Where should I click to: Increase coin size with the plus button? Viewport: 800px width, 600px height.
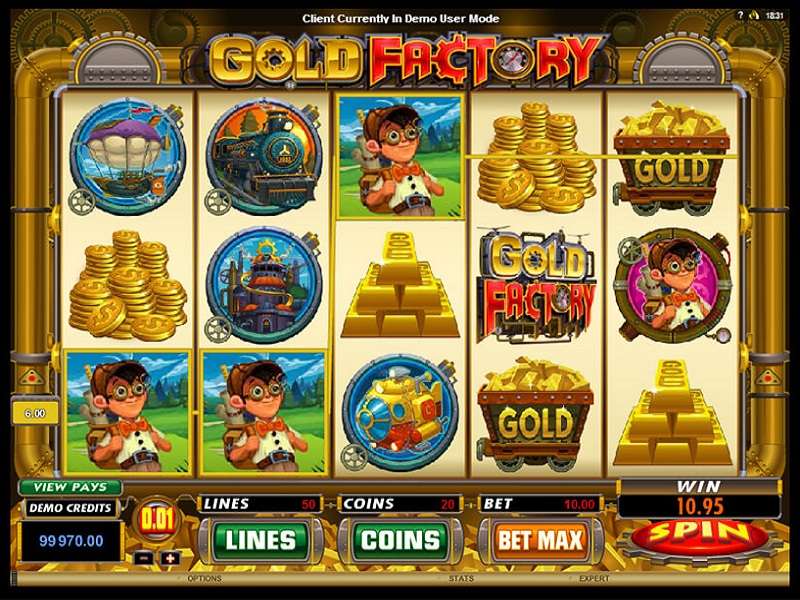[170, 557]
